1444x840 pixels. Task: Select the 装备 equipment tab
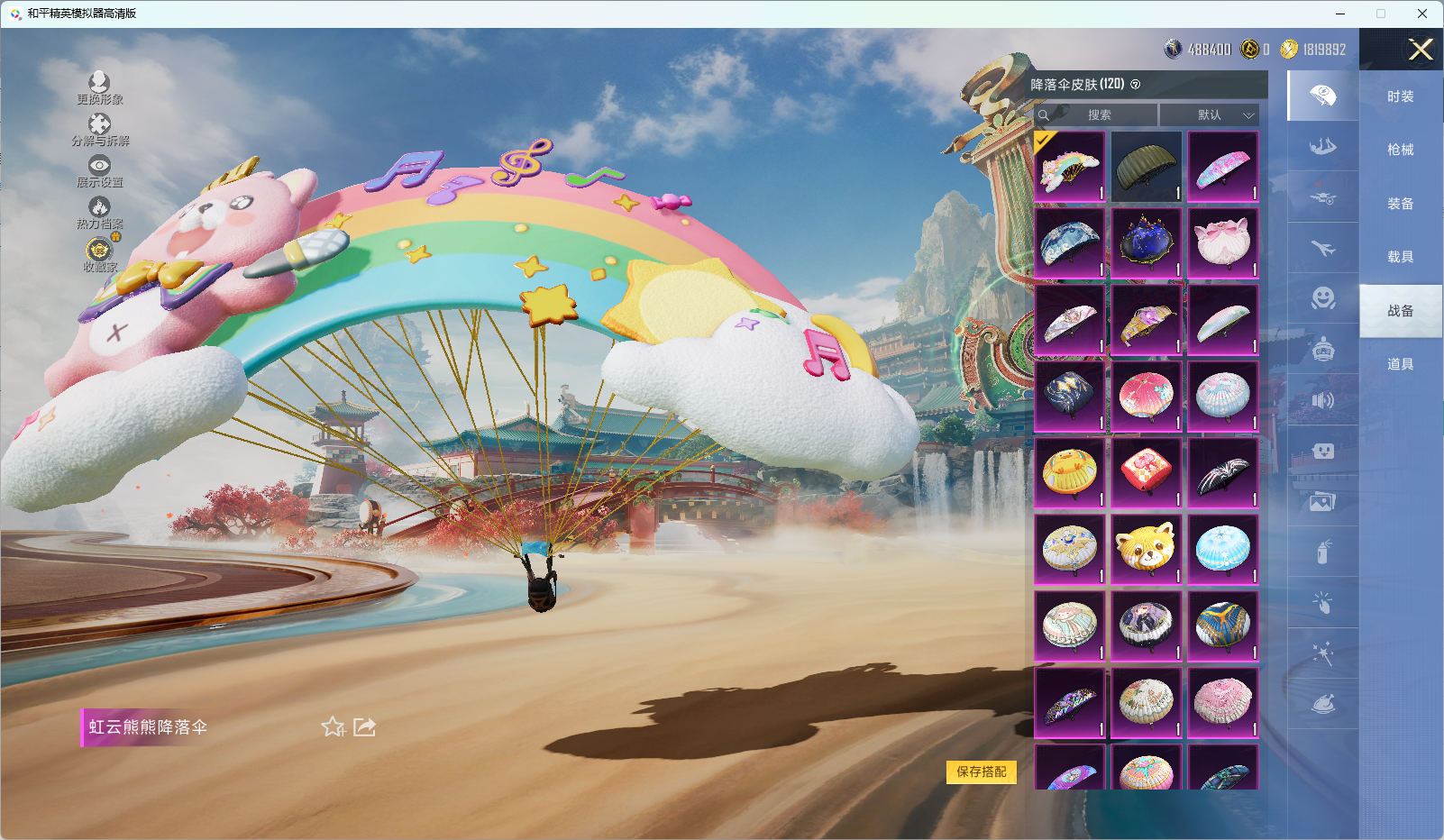click(x=1400, y=204)
